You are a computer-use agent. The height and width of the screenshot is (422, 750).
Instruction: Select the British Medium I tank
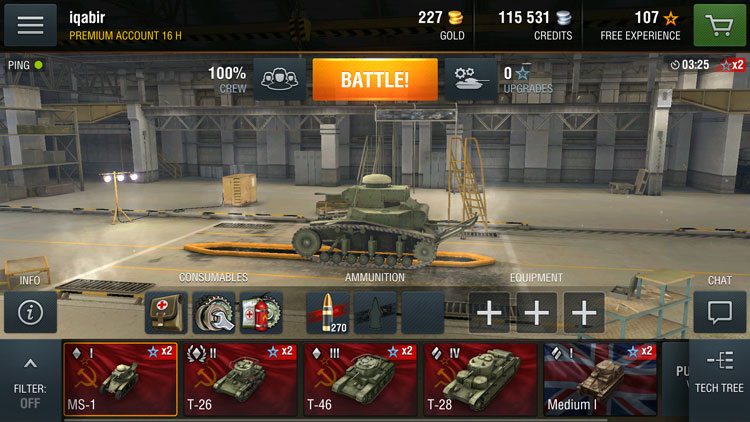pyautogui.click(x=599, y=379)
